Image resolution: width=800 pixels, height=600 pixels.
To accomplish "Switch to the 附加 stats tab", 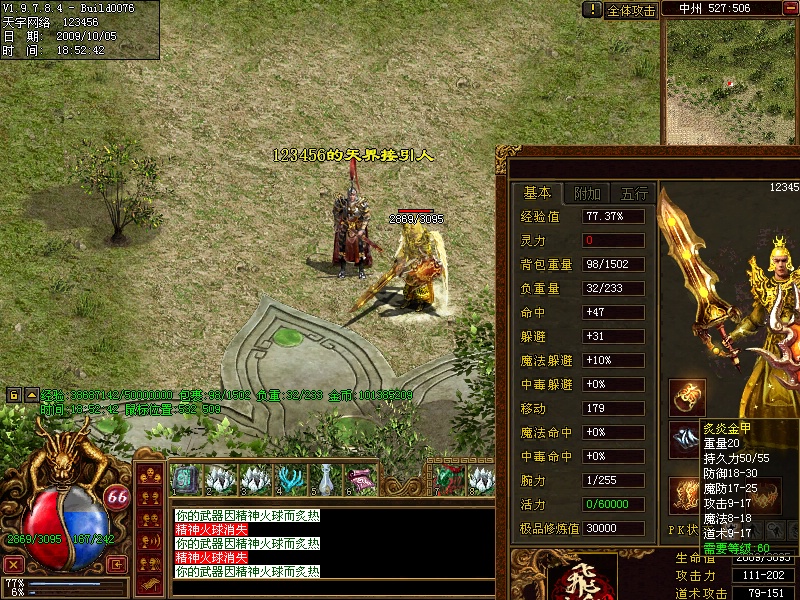I will pos(587,194).
